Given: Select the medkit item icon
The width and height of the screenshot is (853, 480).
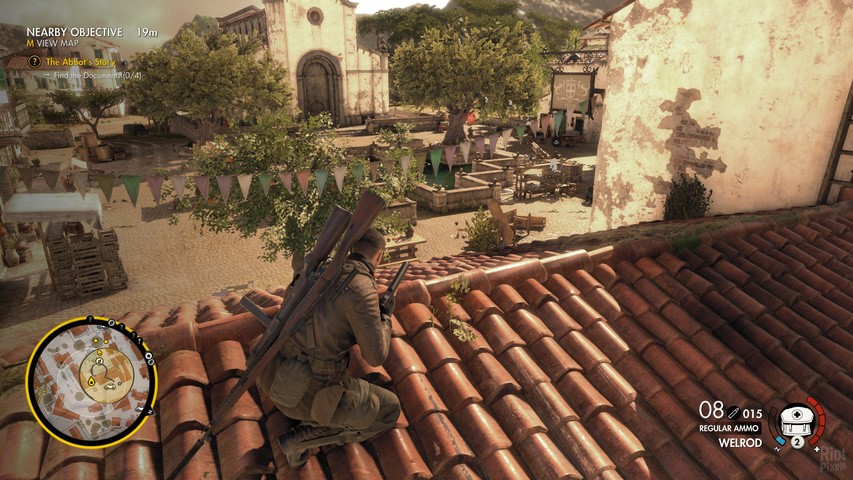Looking at the screenshot, I should 798,417.
